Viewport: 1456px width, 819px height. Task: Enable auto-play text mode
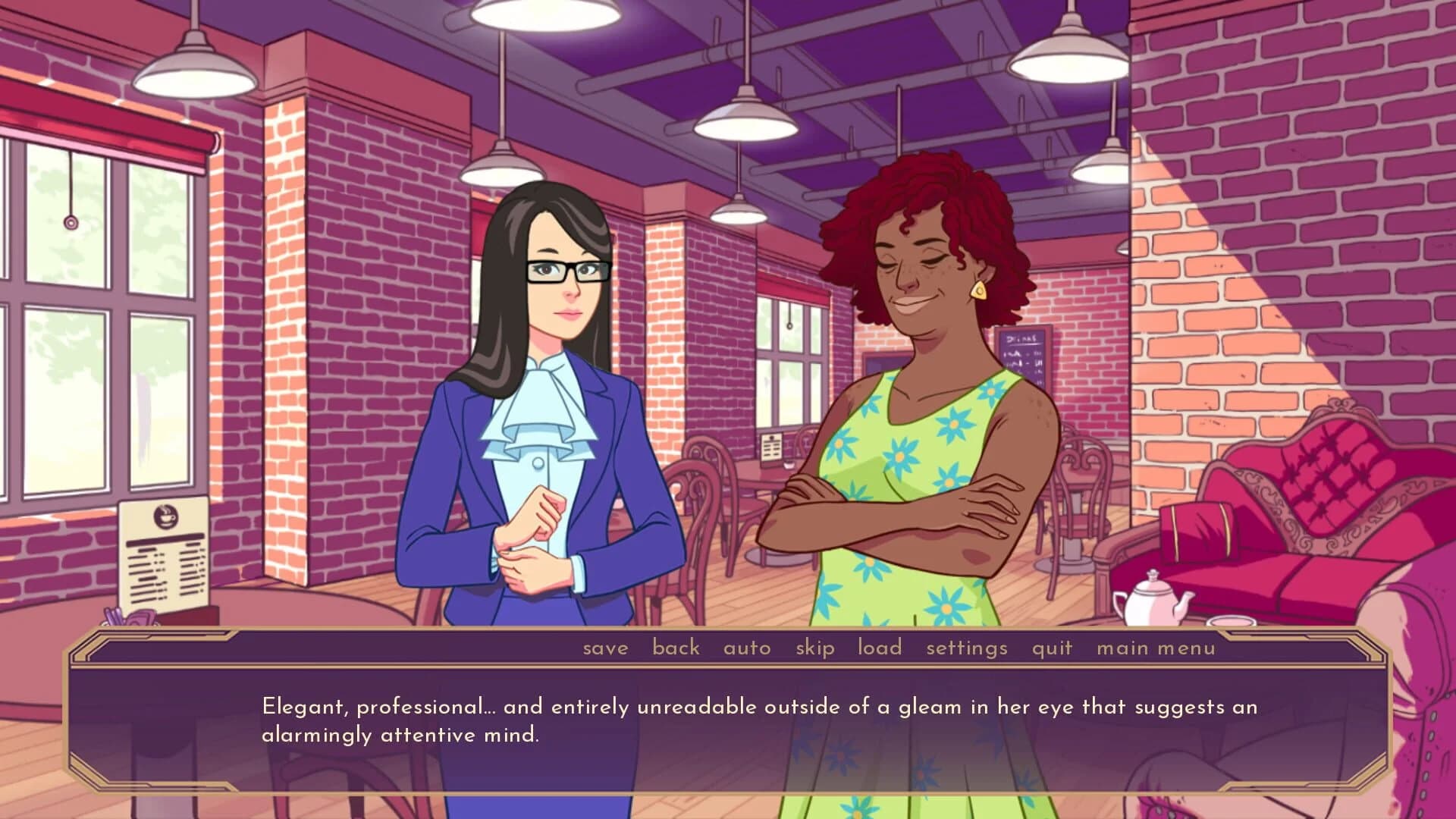(x=747, y=648)
